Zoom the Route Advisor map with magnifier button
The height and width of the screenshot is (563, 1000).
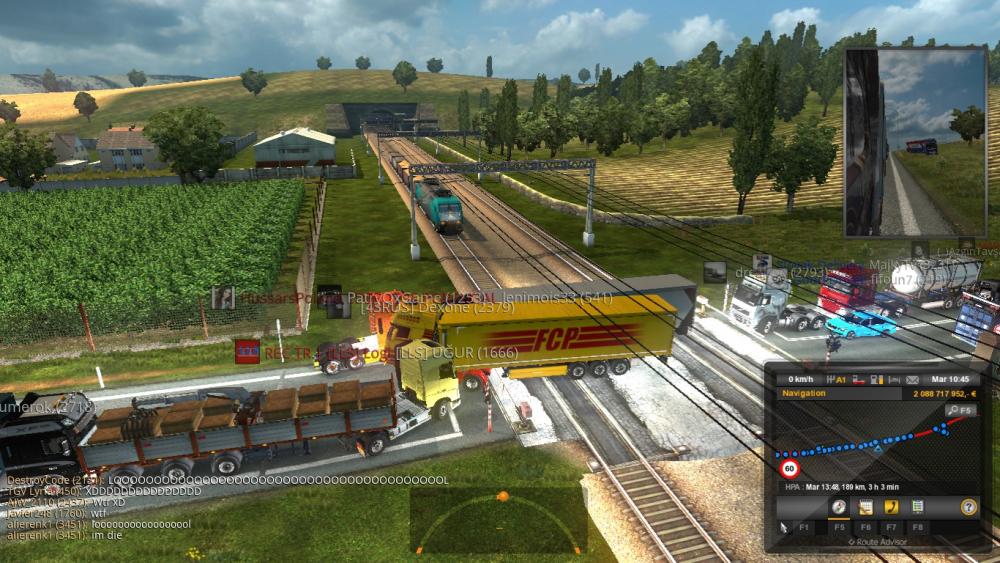click(x=960, y=410)
